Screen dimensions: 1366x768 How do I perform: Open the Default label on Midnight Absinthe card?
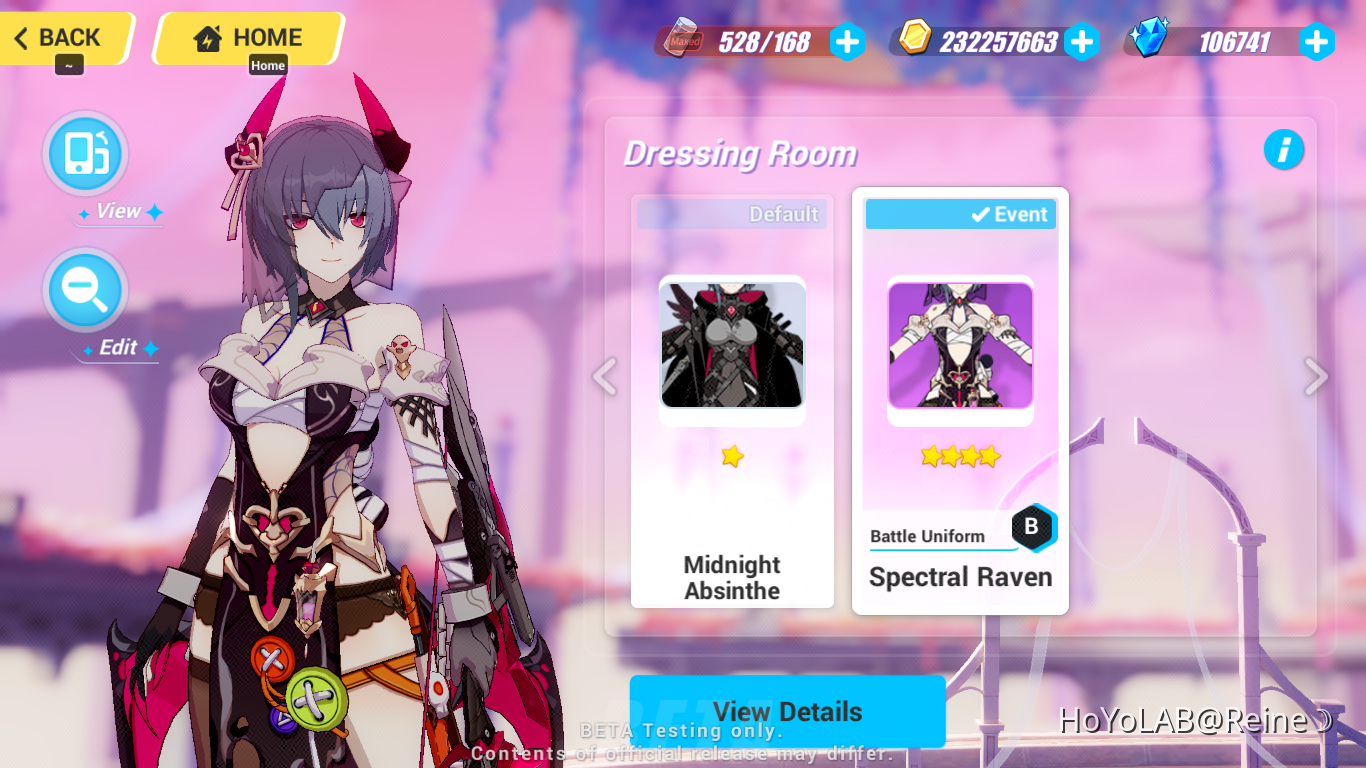(x=784, y=213)
